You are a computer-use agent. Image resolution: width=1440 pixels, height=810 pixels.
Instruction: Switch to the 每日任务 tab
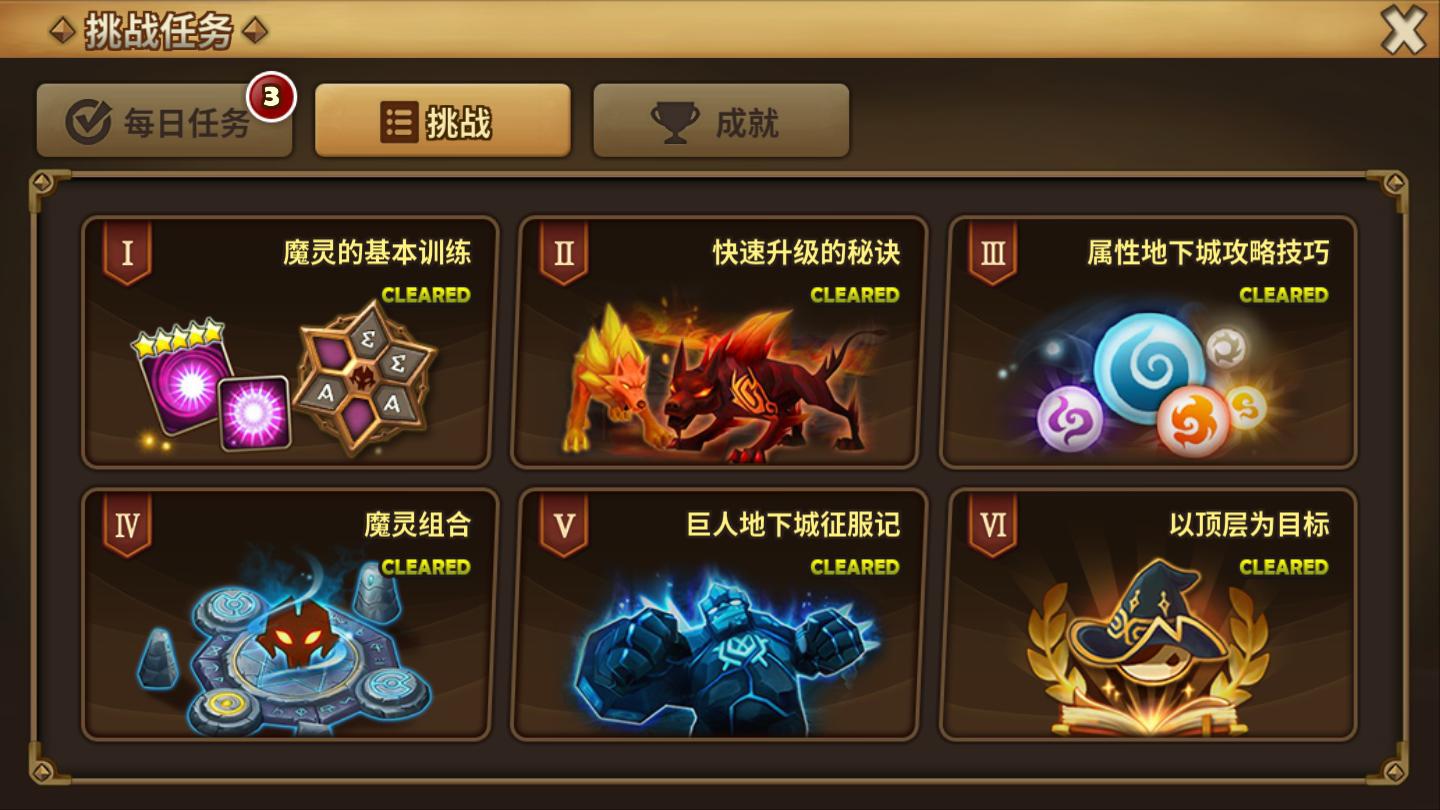coord(165,121)
